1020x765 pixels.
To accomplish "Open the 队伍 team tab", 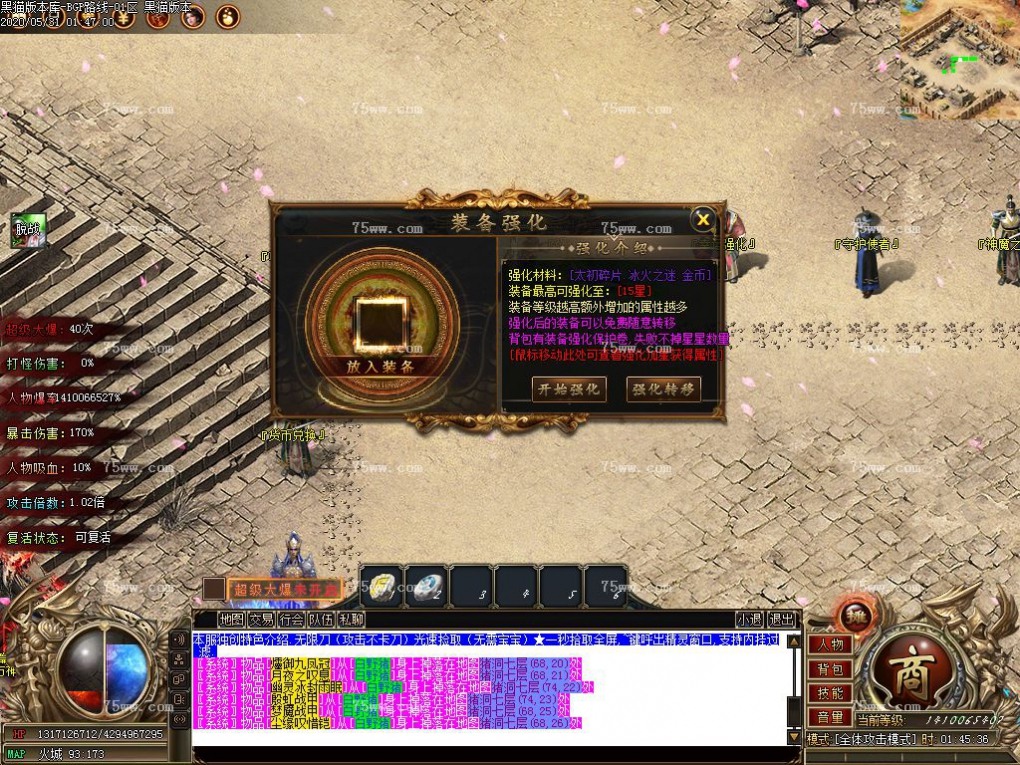I will (x=321, y=620).
